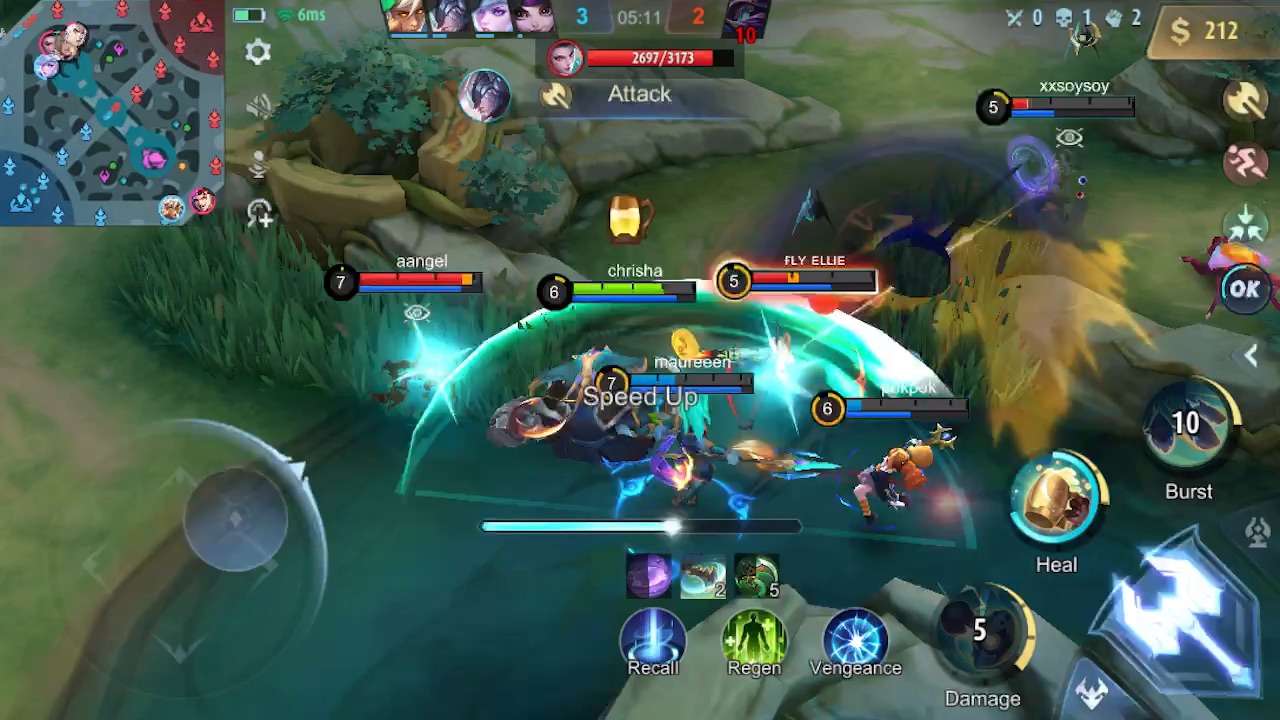Select the circular hero portrait near Attack
This screenshot has height=720, width=1280.
tap(485, 95)
